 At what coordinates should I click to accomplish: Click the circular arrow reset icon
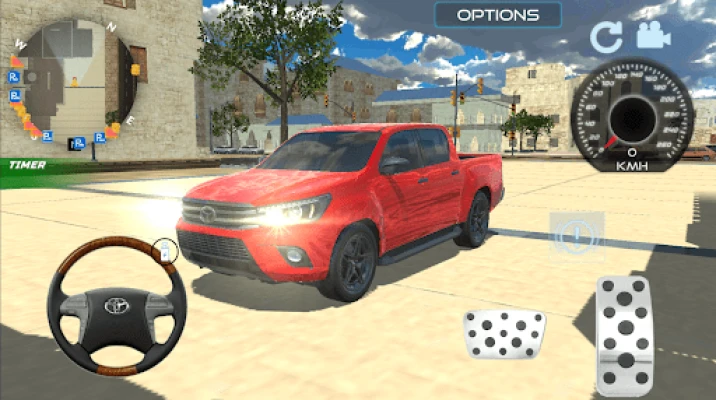[x=606, y=38]
